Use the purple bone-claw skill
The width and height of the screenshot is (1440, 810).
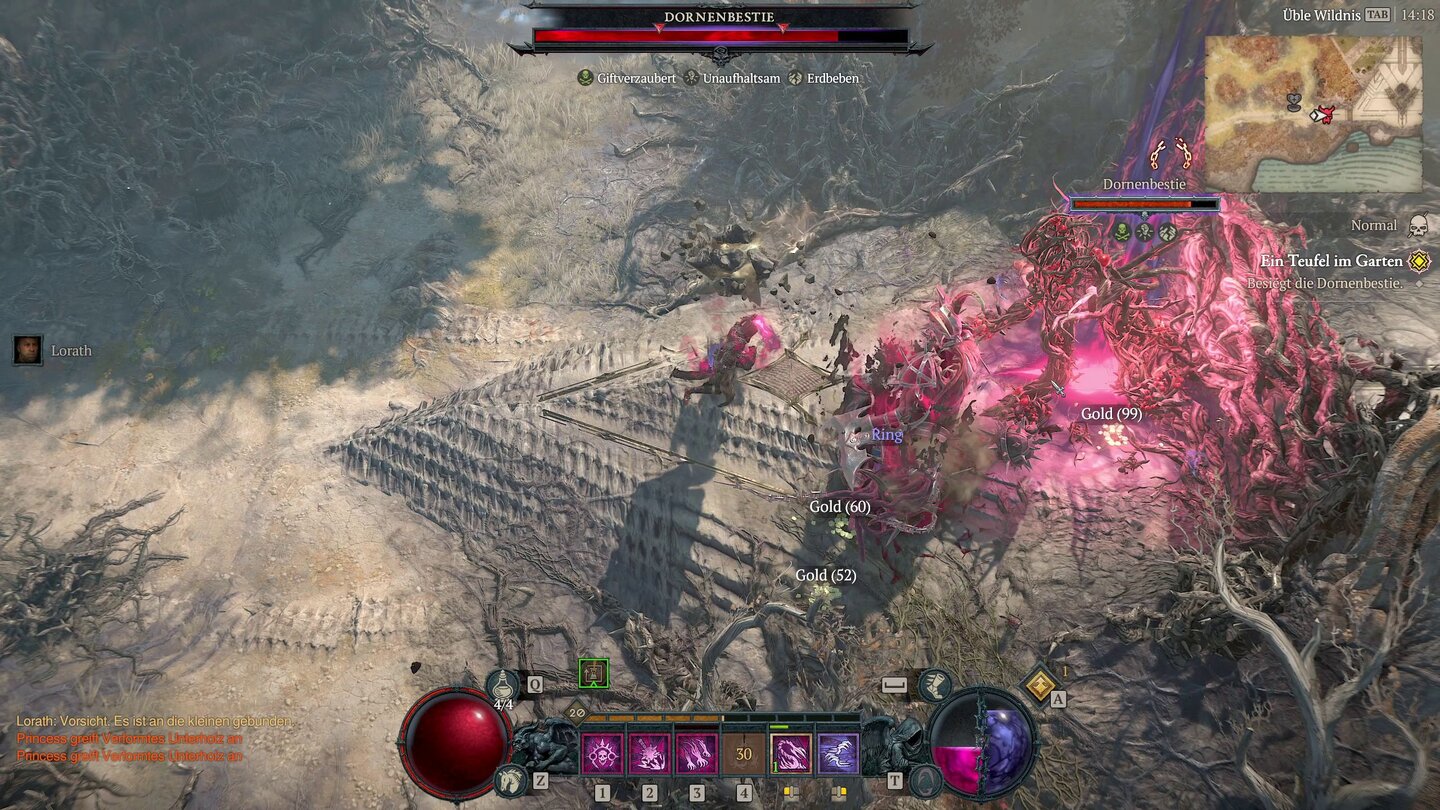click(838, 755)
